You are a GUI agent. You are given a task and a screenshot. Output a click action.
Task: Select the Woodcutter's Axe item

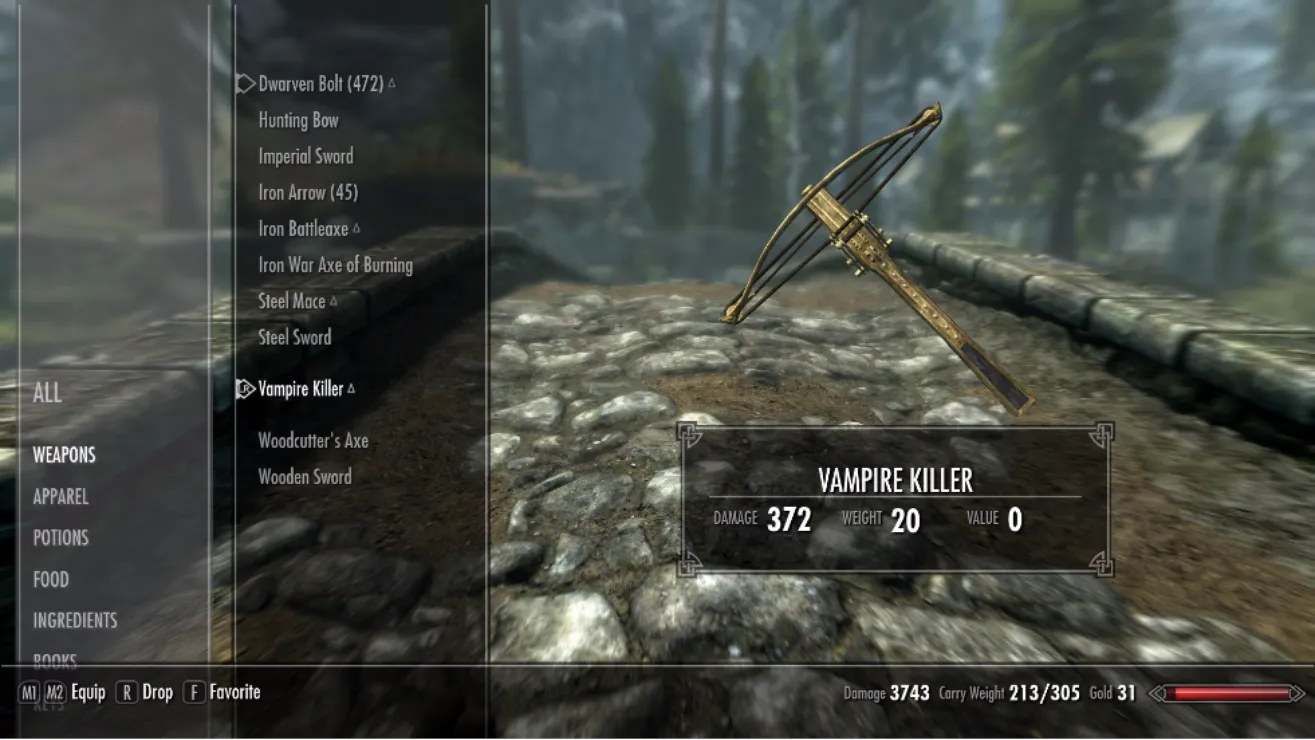tap(313, 440)
